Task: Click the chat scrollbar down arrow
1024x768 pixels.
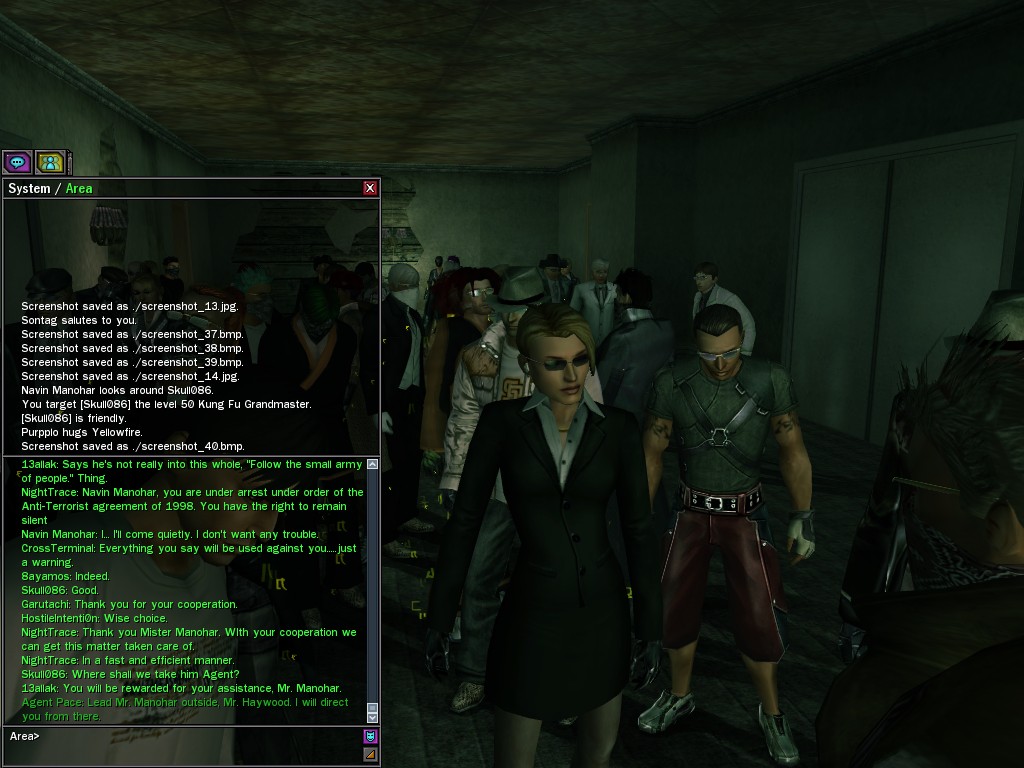Action: point(373,717)
